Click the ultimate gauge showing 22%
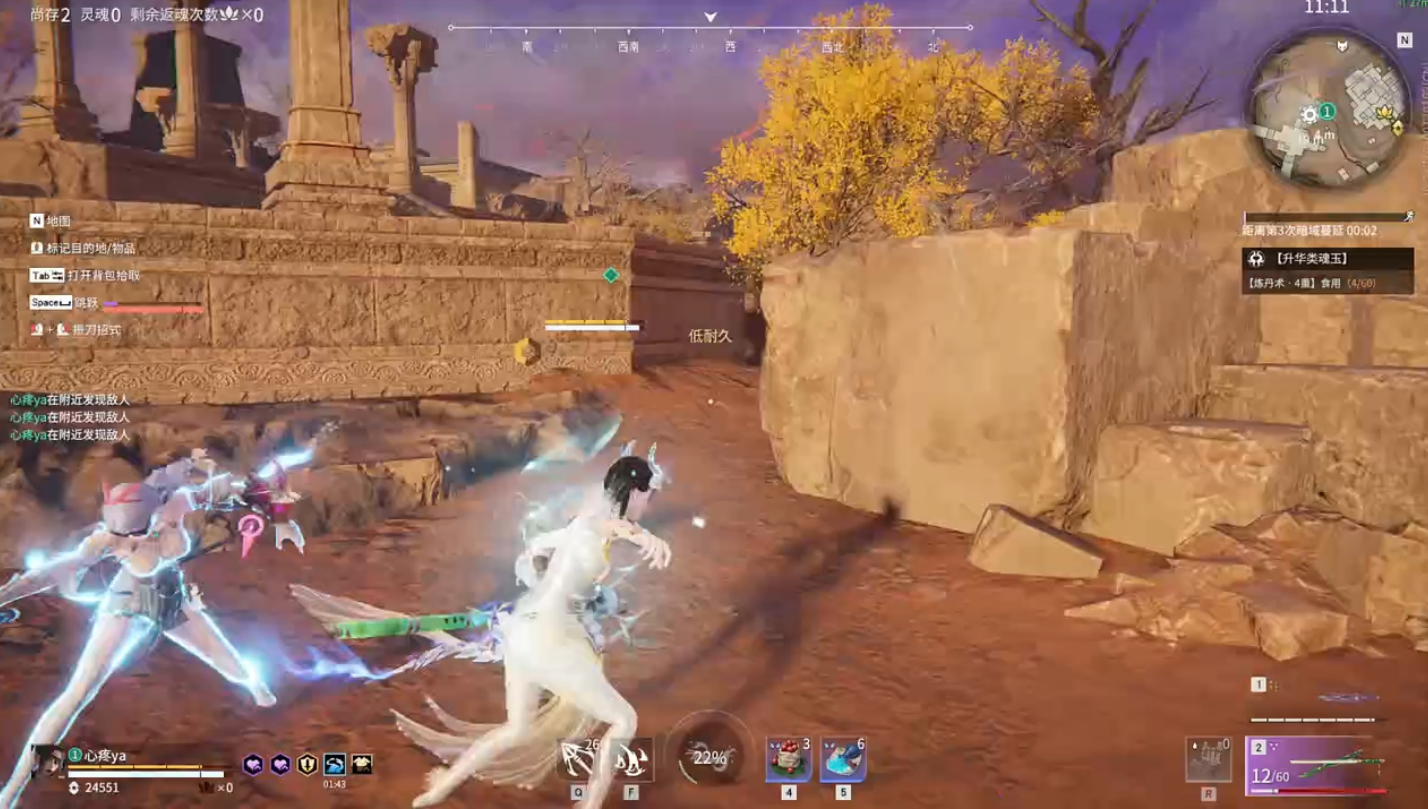1428x809 pixels. tap(709, 758)
